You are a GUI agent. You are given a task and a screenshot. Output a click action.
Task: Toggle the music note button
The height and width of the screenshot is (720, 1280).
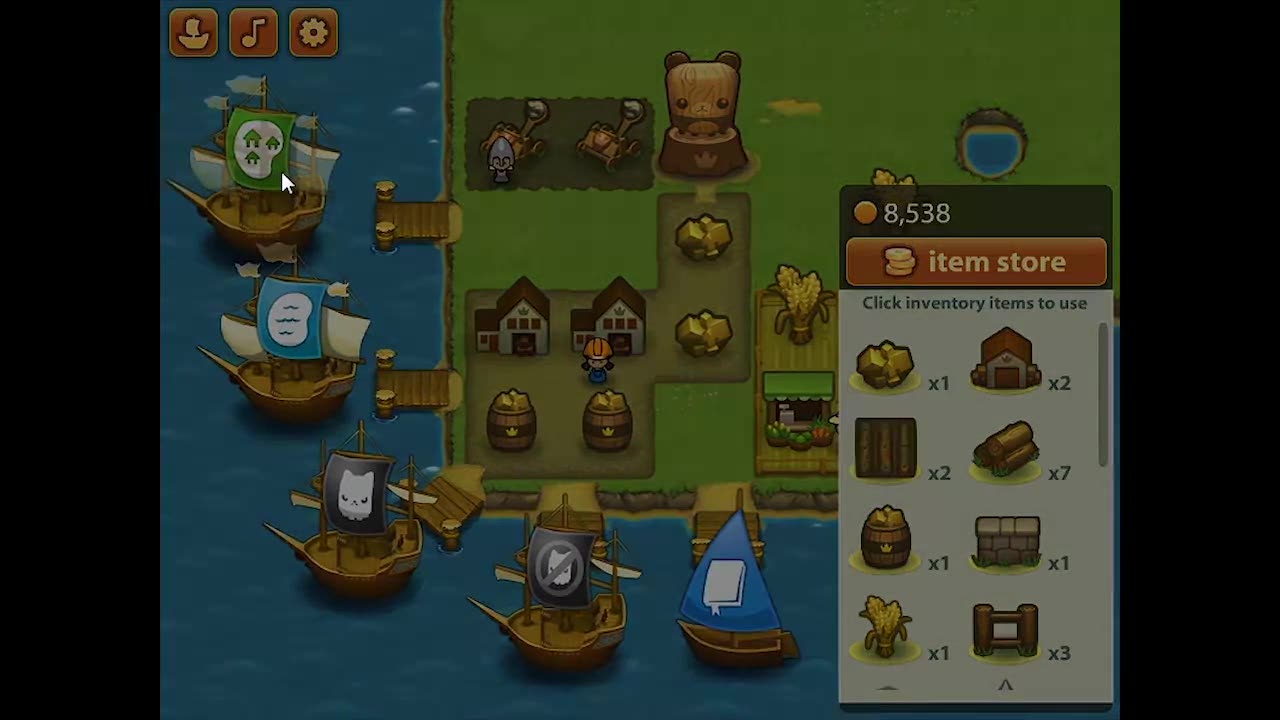(x=253, y=33)
